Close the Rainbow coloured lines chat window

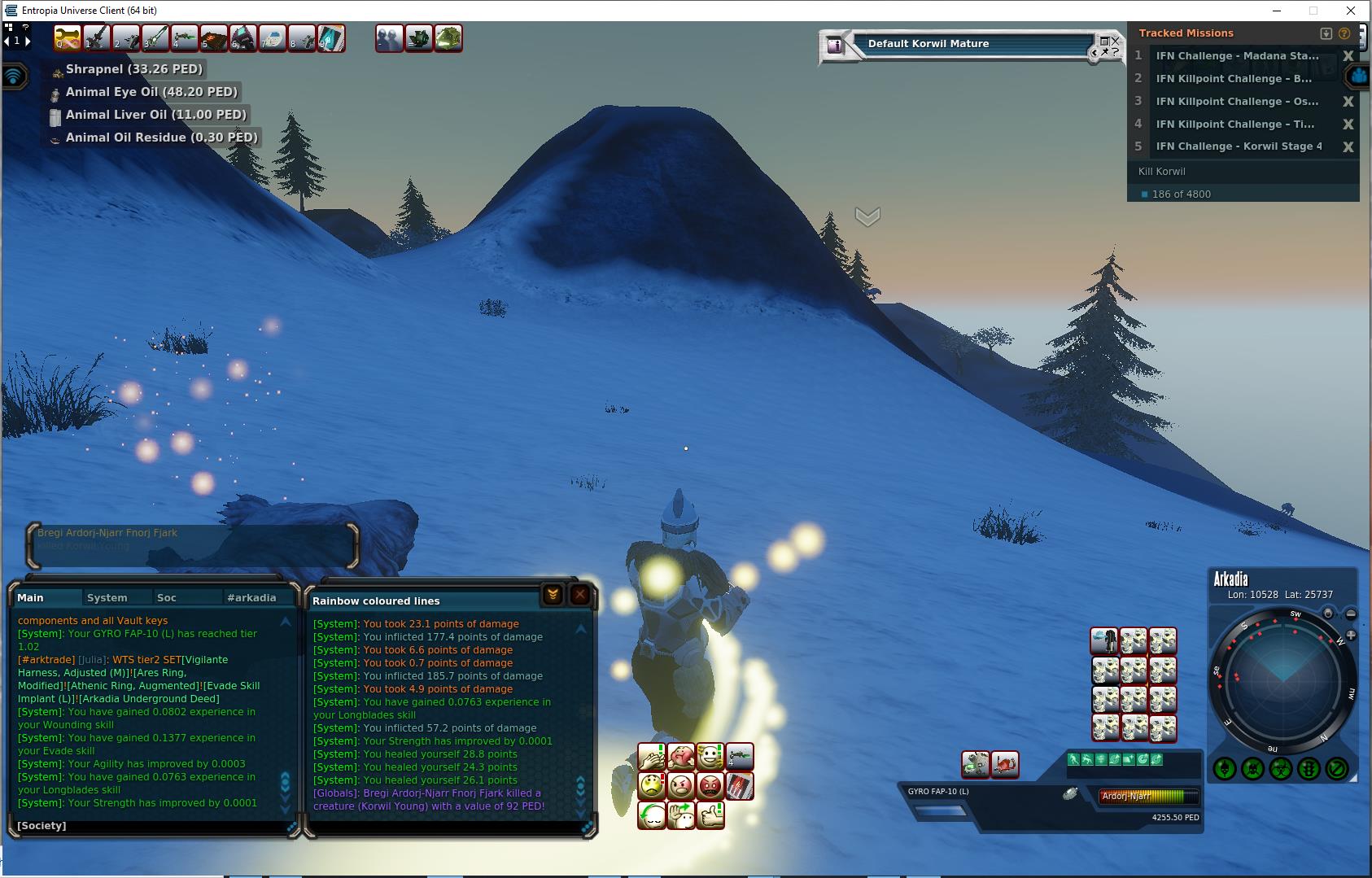[x=580, y=596]
